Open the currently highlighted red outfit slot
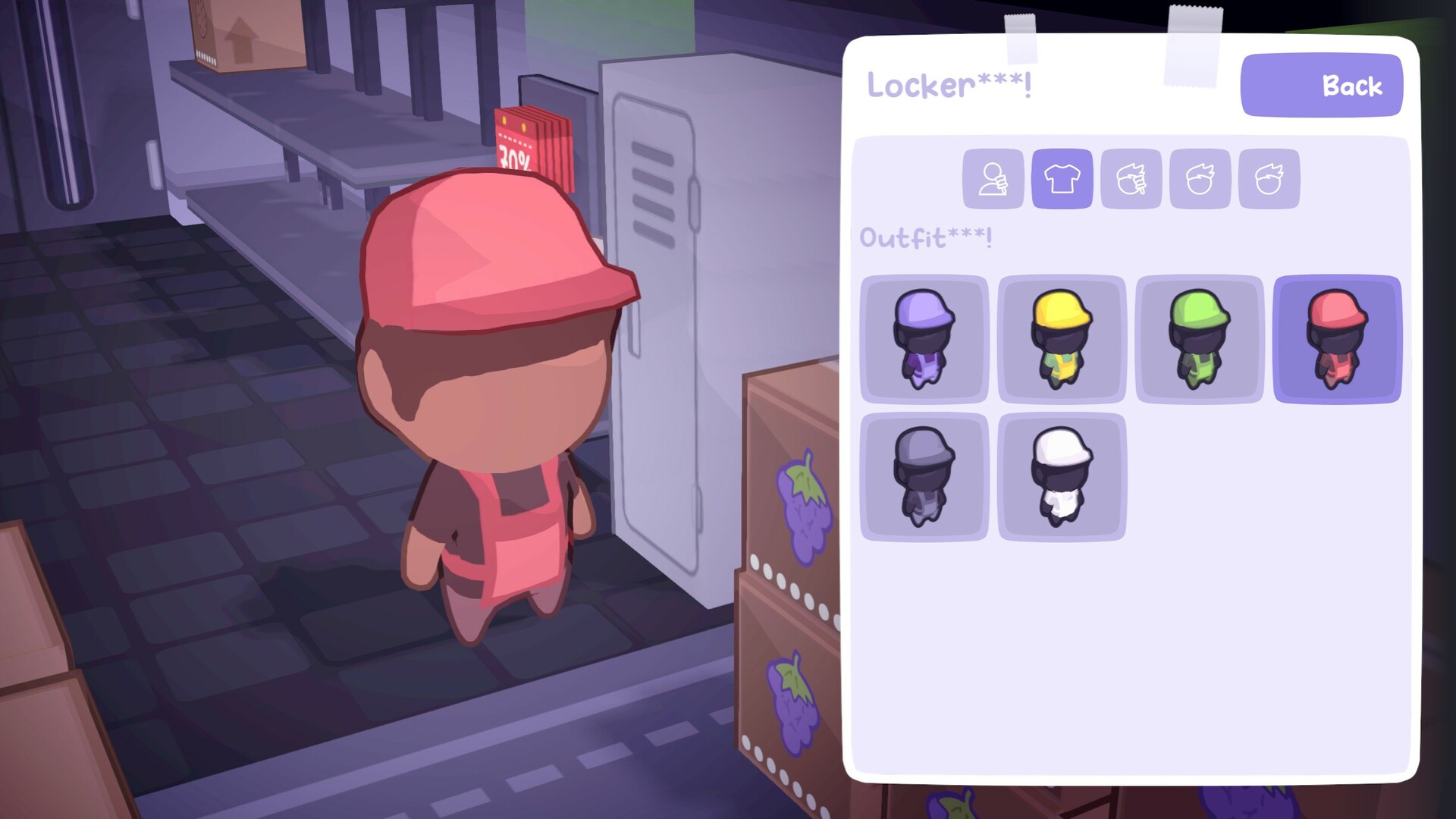This screenshot has width=1456, height=819. 1336,339
